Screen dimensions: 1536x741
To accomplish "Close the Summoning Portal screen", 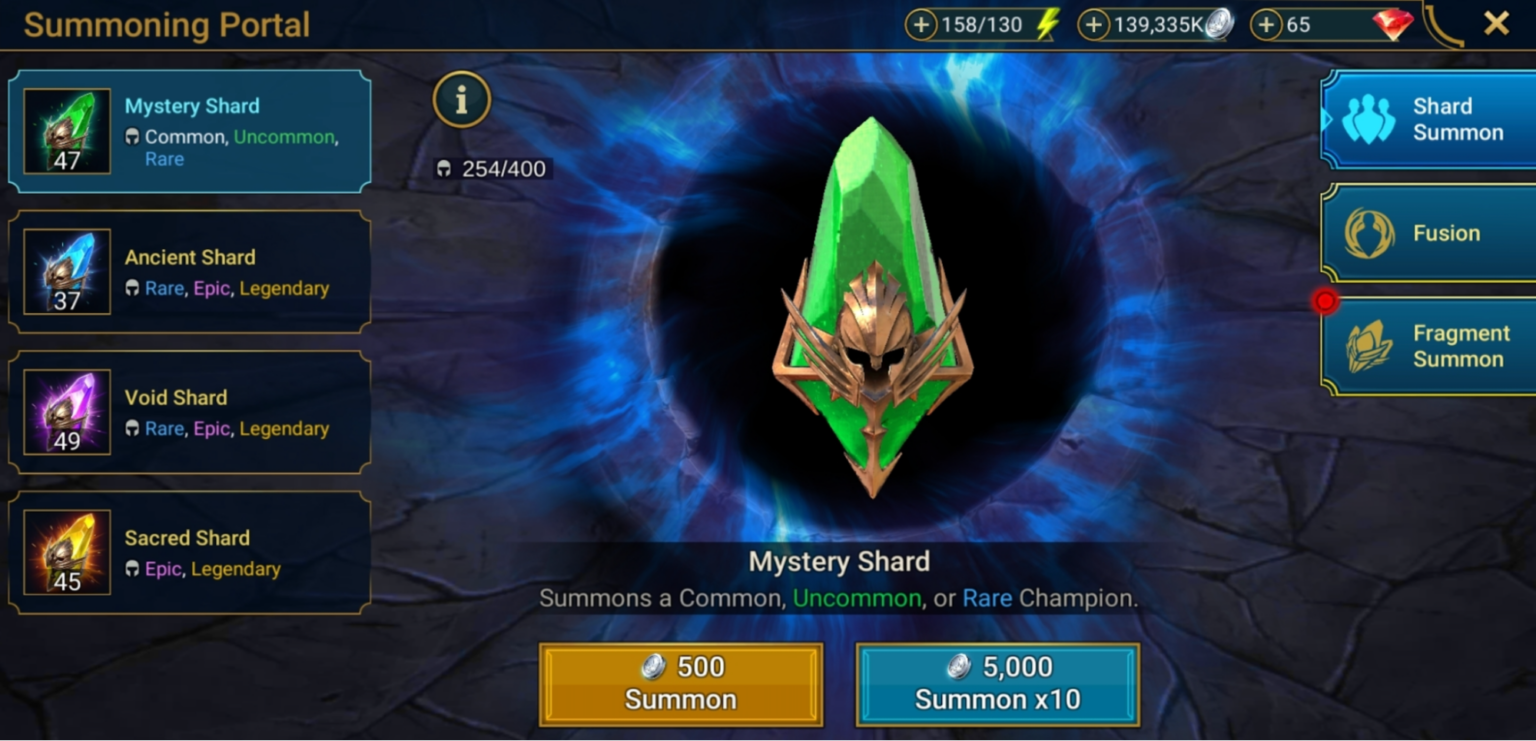I will click(x=1496, y=23).
